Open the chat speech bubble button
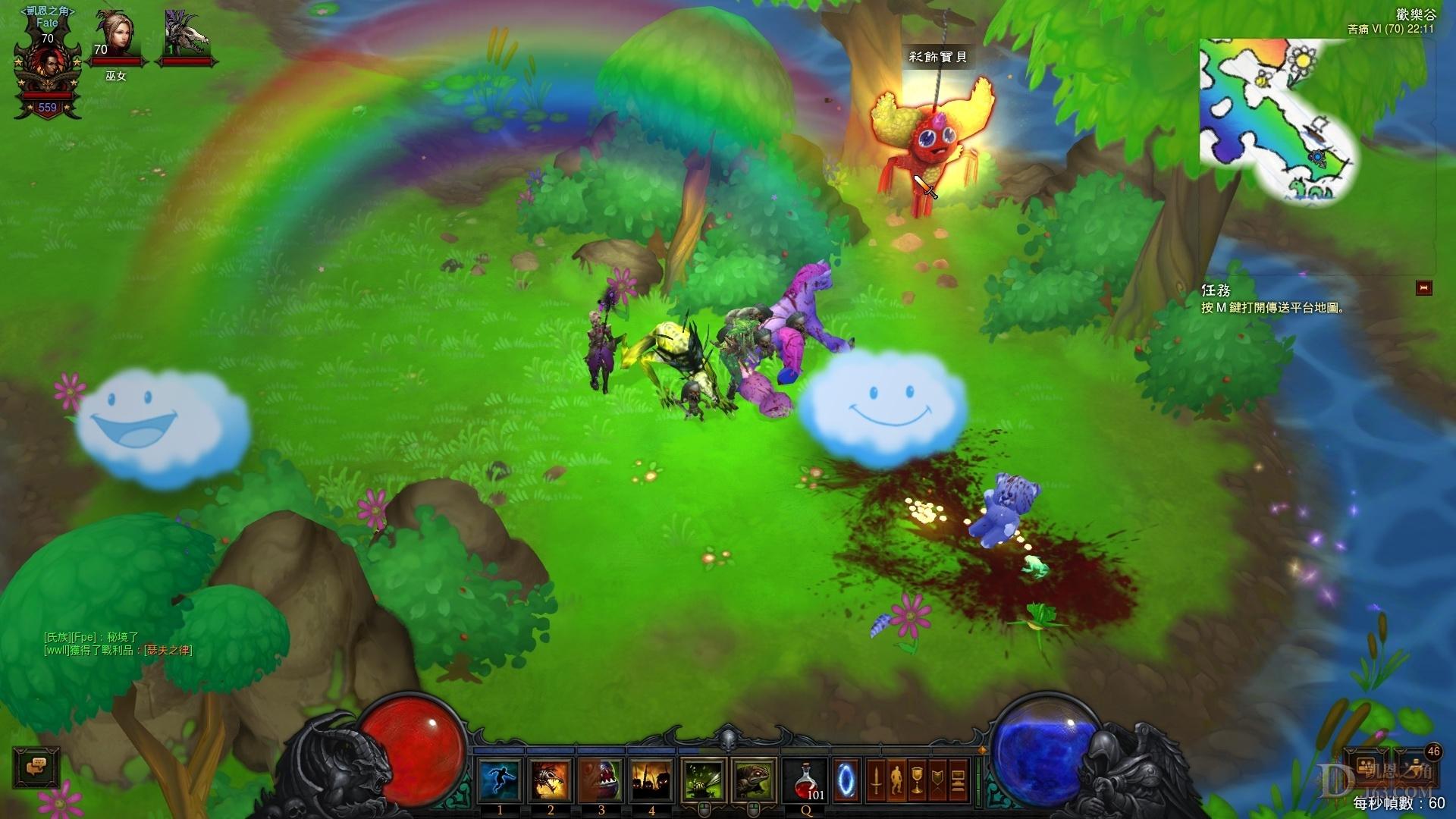 36,767
